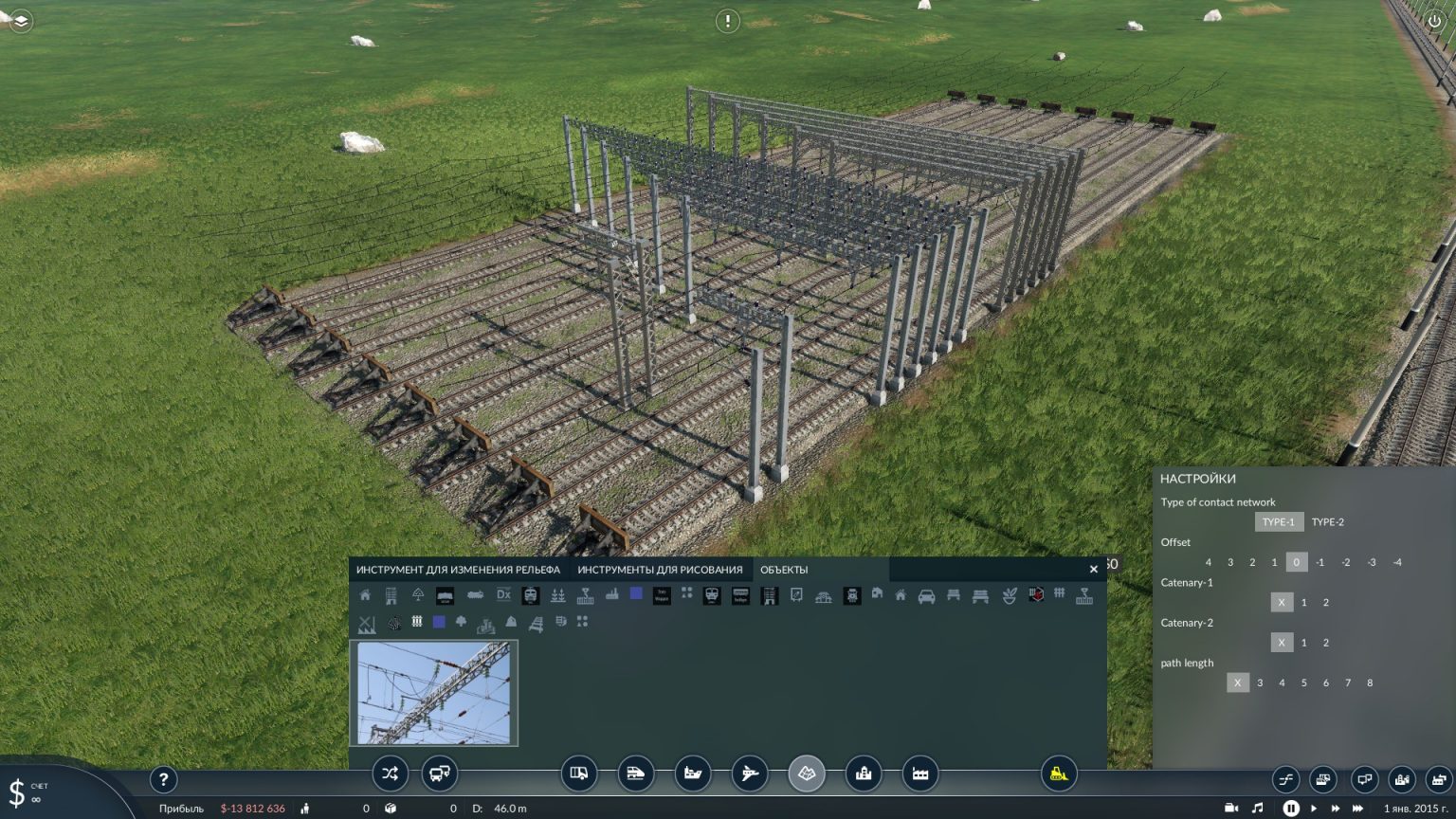Set path length to 8
Image resolution: width=1456 pixels, height=819 pixels.
[x=1371, y=682]
